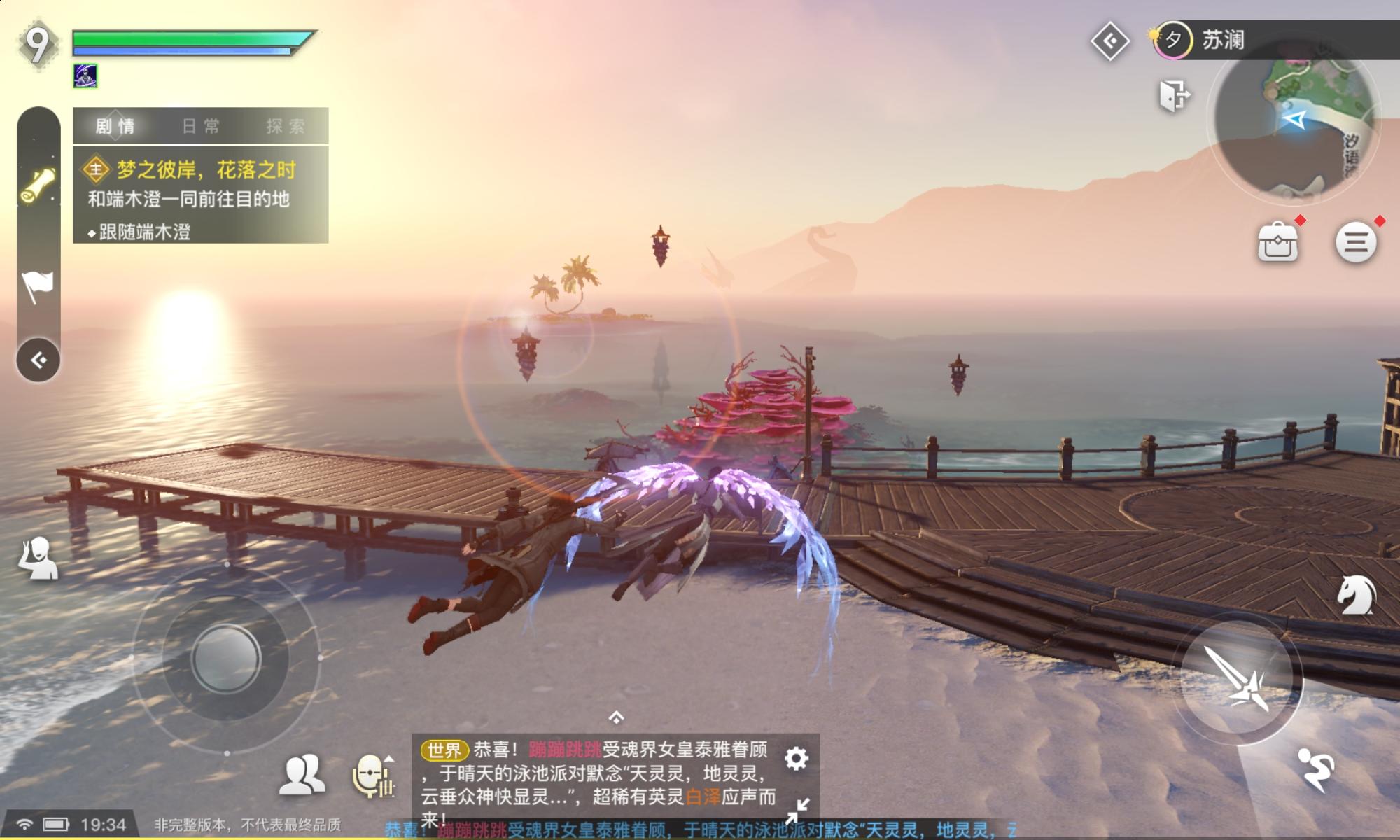Screen dimensions: 1400x840
Task: Open the friends social icon
Action: [302, 774]
